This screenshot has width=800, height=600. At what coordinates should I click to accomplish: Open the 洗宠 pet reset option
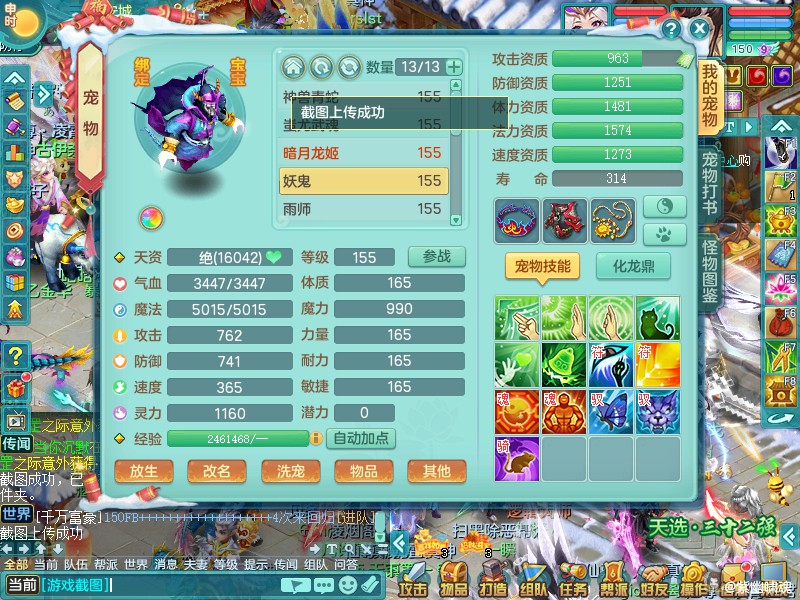290,471
